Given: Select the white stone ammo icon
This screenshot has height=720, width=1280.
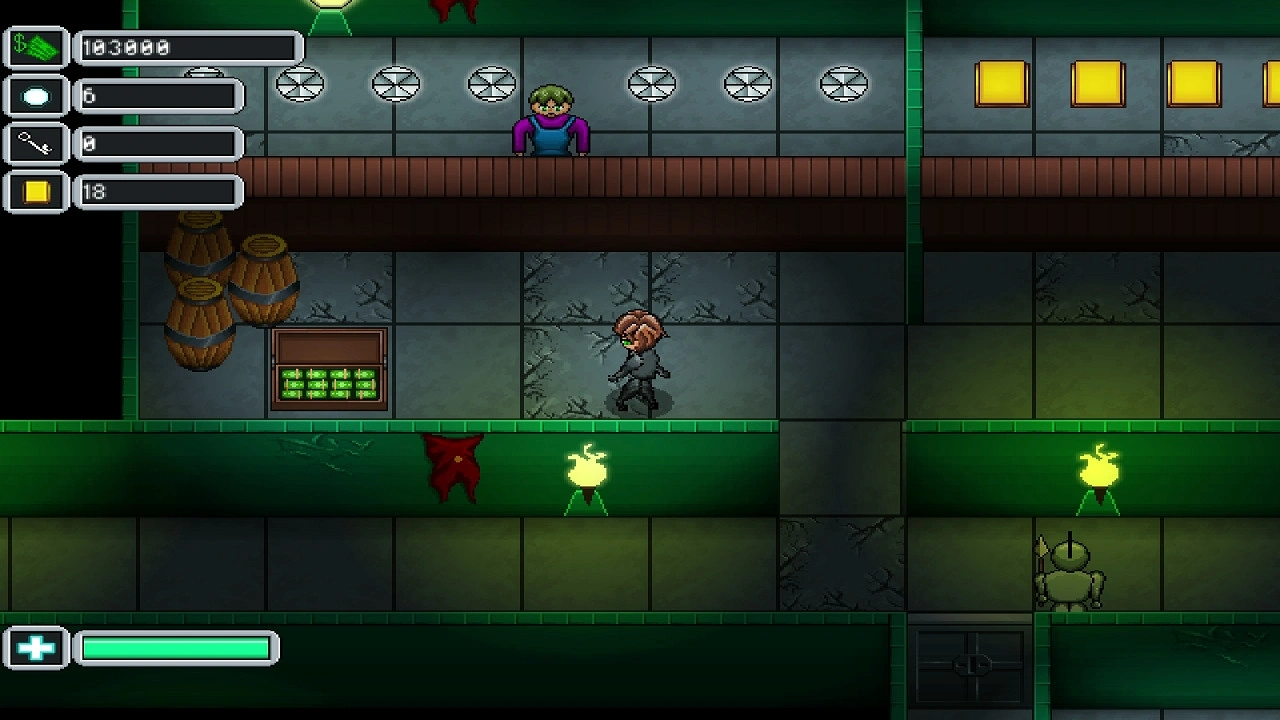Looking at the screenshot, I should pyautogui.click(x=36, y=96).
